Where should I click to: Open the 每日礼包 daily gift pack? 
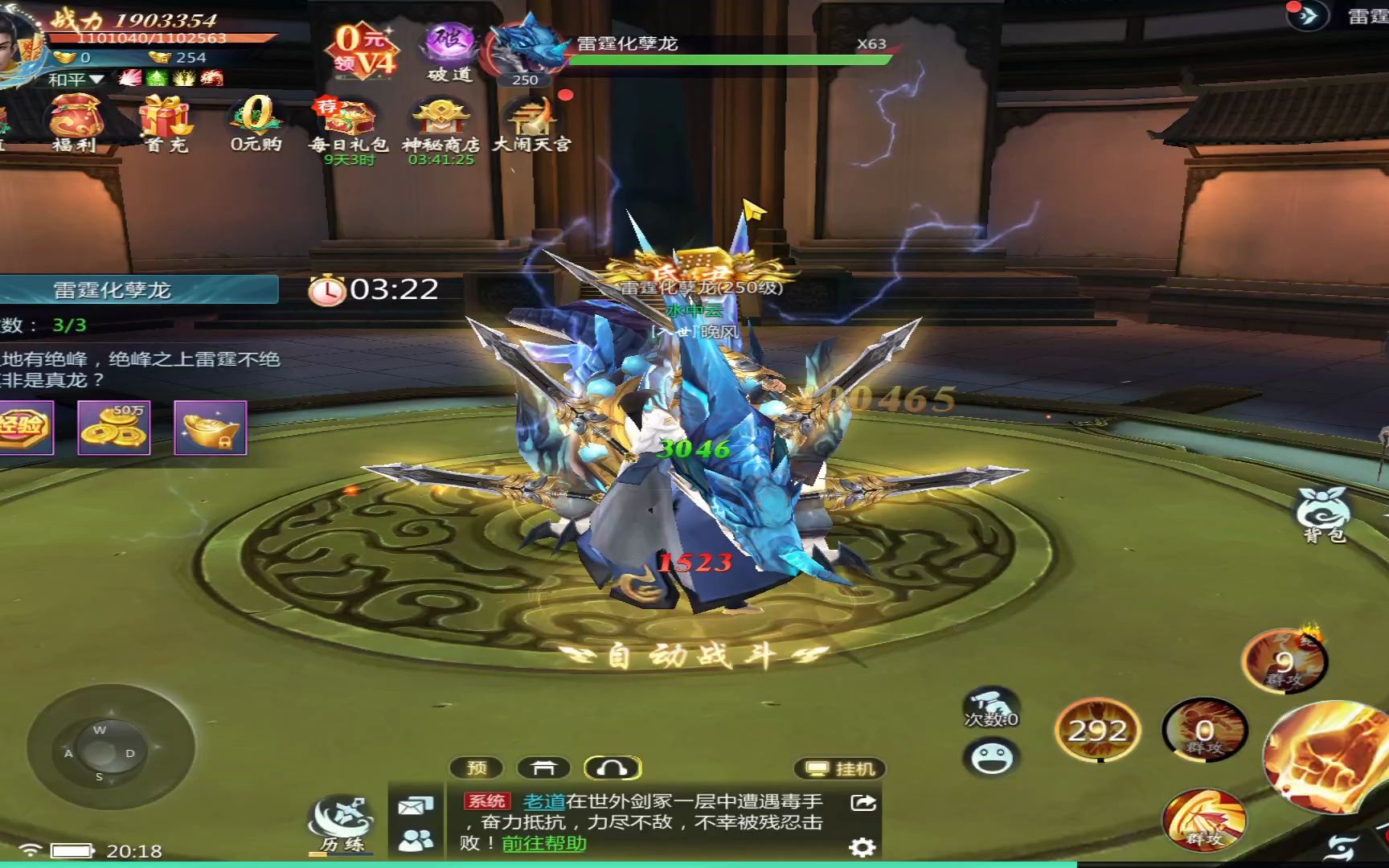[x=348, y=122]
